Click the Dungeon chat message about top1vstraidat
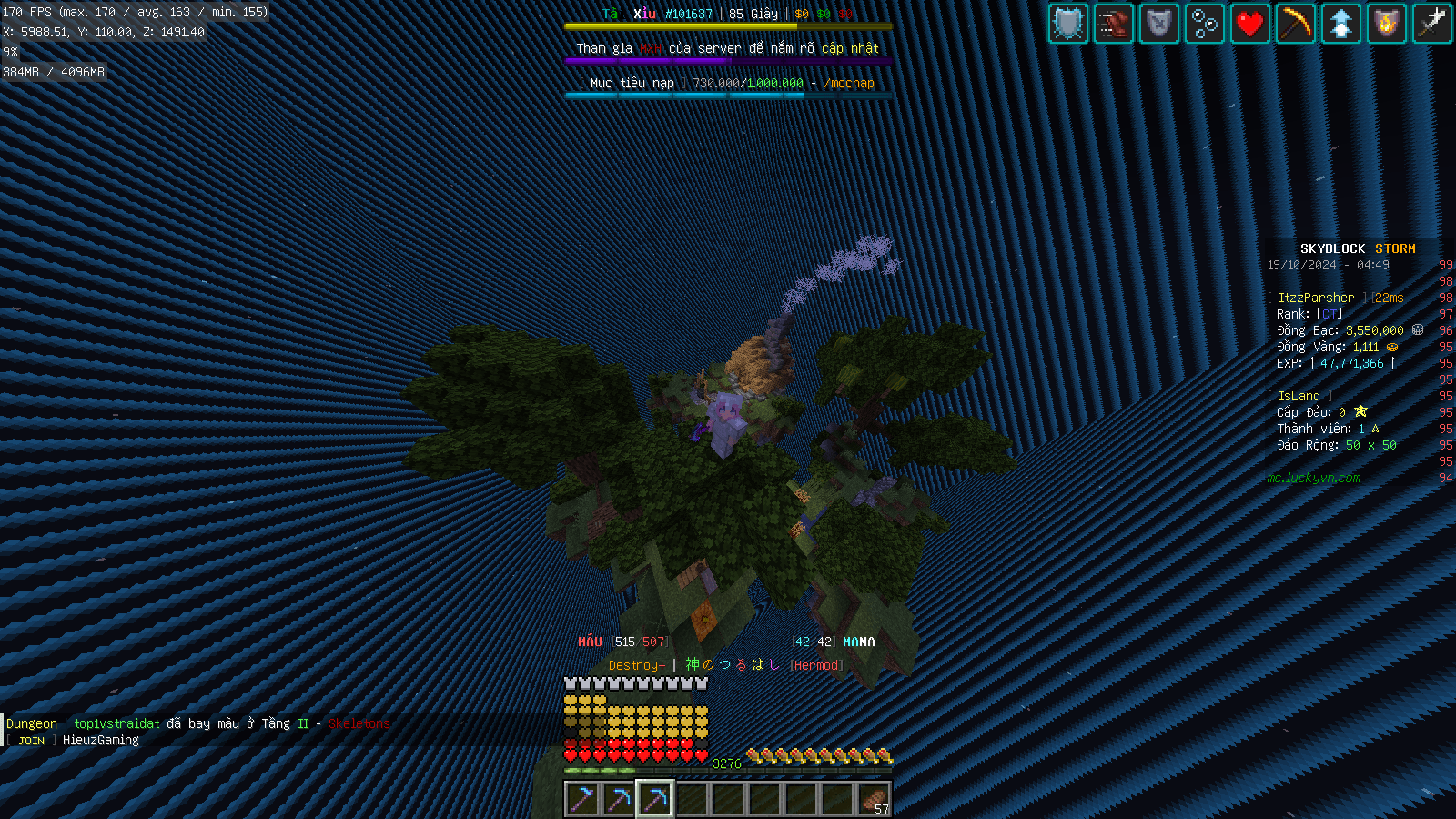1456x819 pixels. click(196, 723)
